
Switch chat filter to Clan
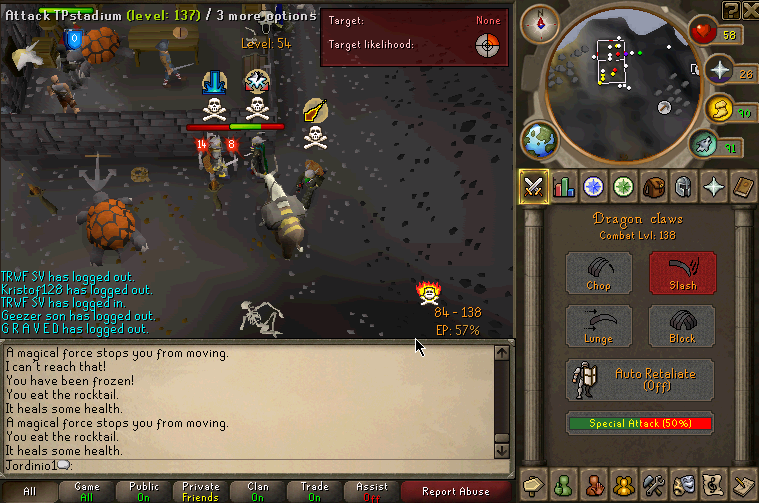(258, 491)
